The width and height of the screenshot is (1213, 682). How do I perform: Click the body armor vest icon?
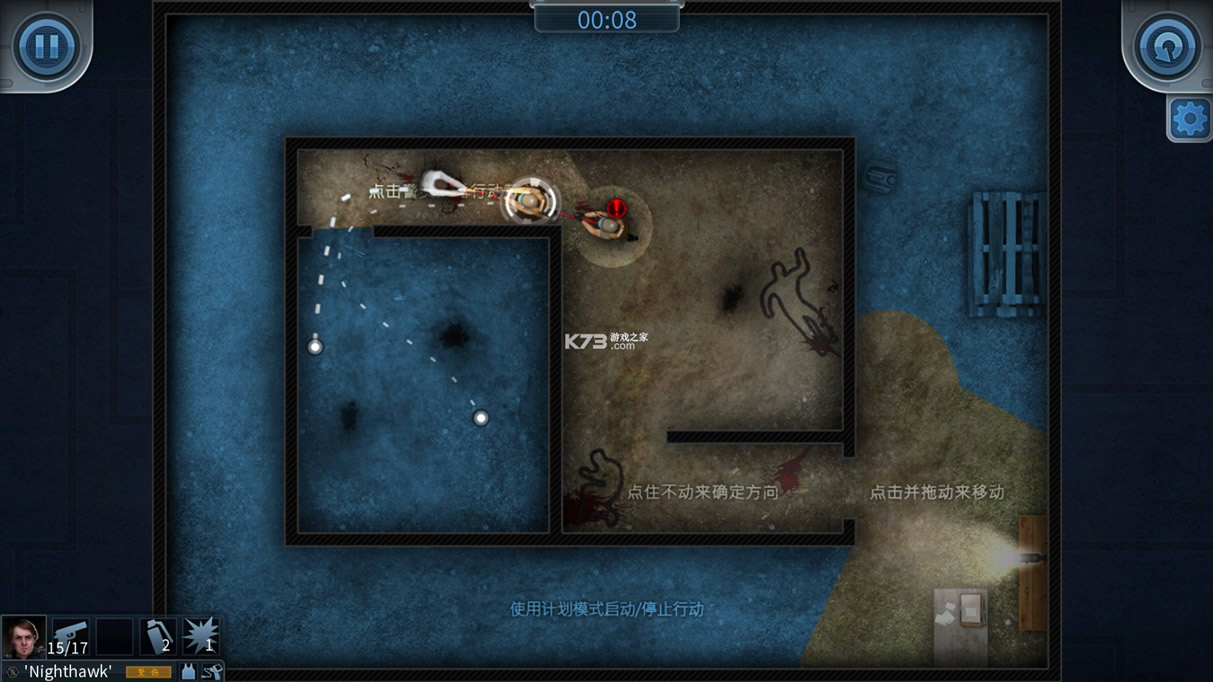coord(188,672)
